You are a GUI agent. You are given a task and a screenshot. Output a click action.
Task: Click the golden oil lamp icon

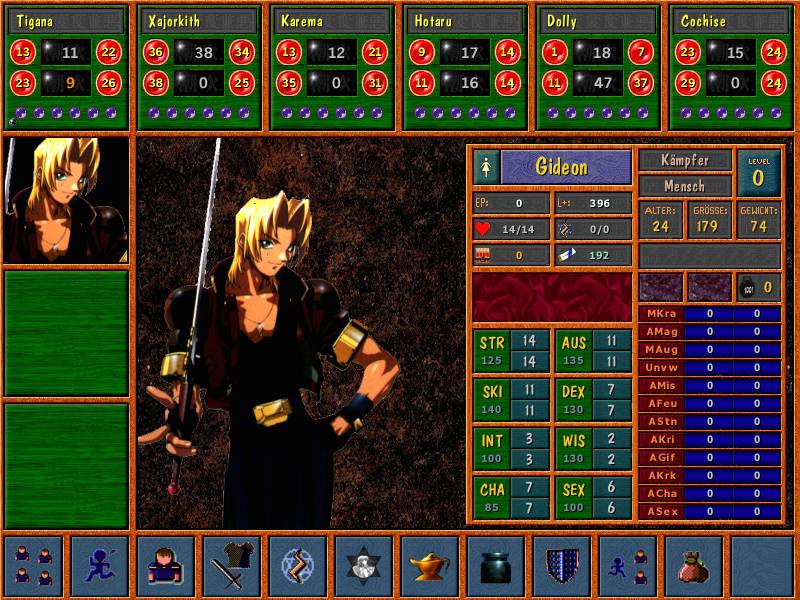point(429,565)
